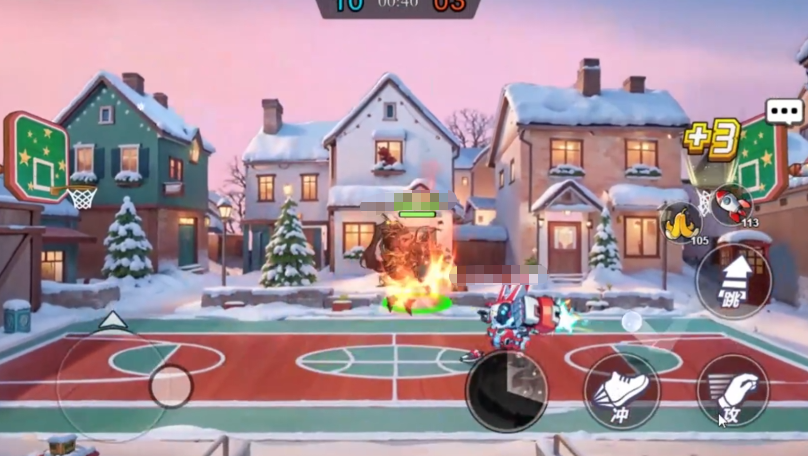Use the rocket item
This screenshot has width=808, height=456.
pyautogui.click(x=732, y=204)
